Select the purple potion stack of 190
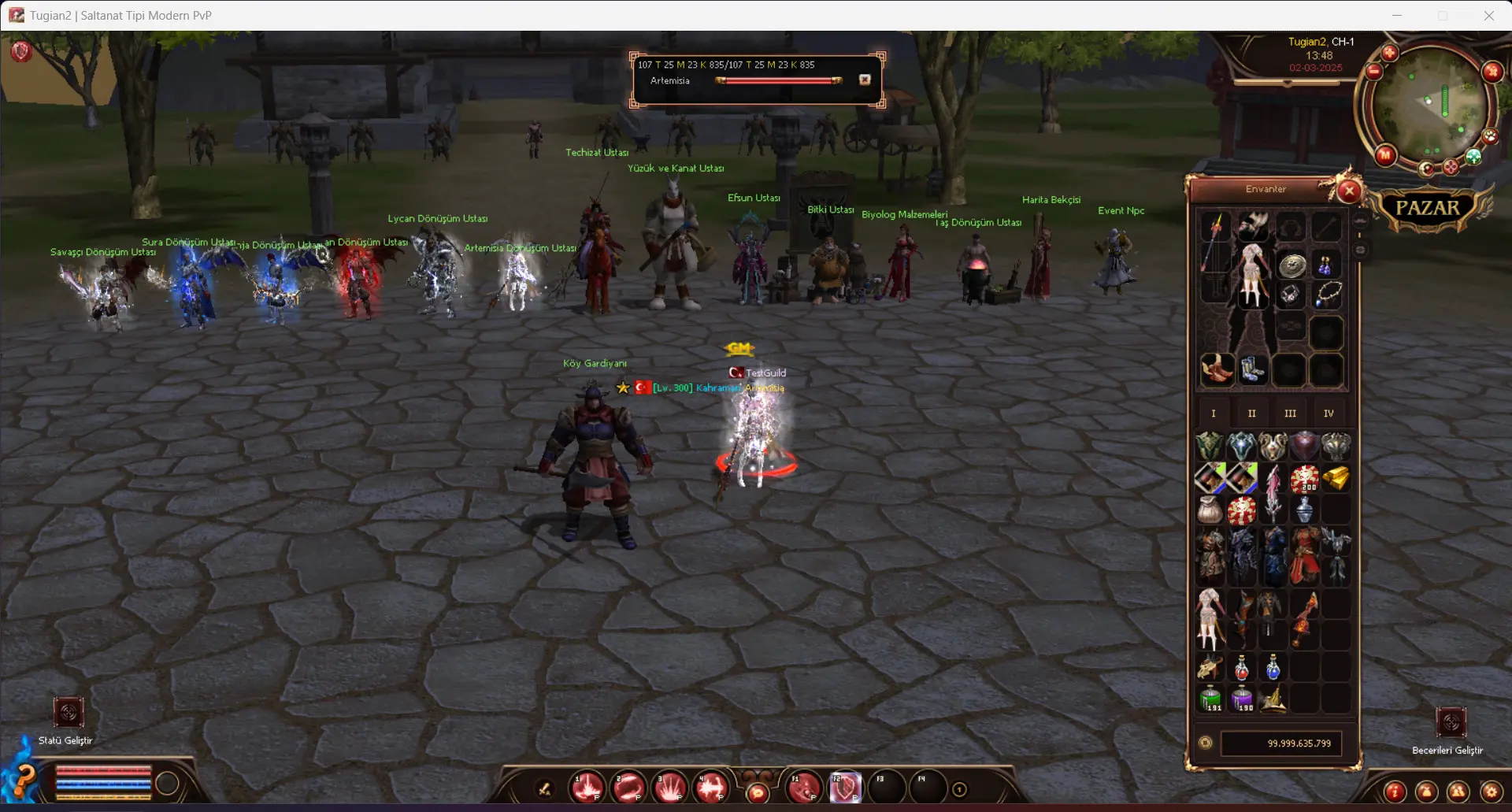 click(x=1242, y=699)
